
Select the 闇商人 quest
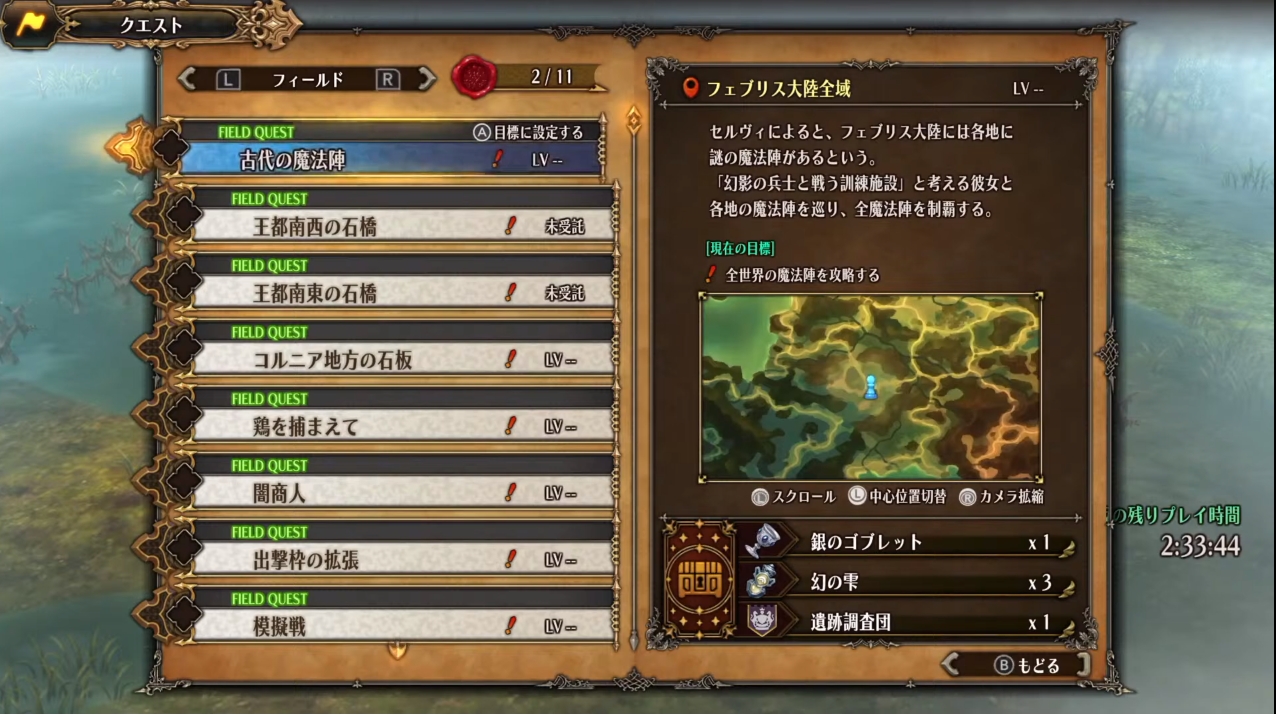[x=400, y=493]
